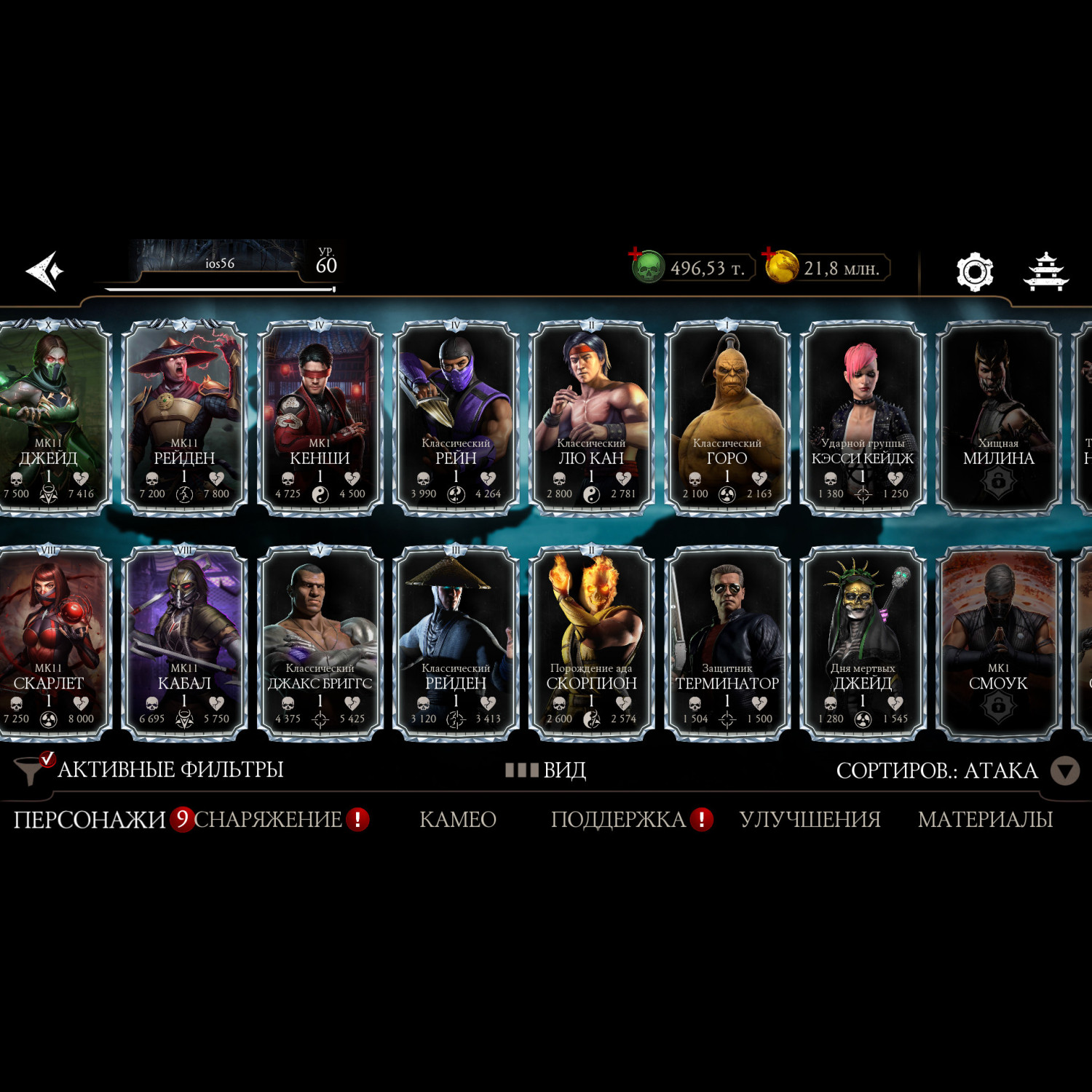Choose the MK11 Рейден card with red hat

click(184, 419)
